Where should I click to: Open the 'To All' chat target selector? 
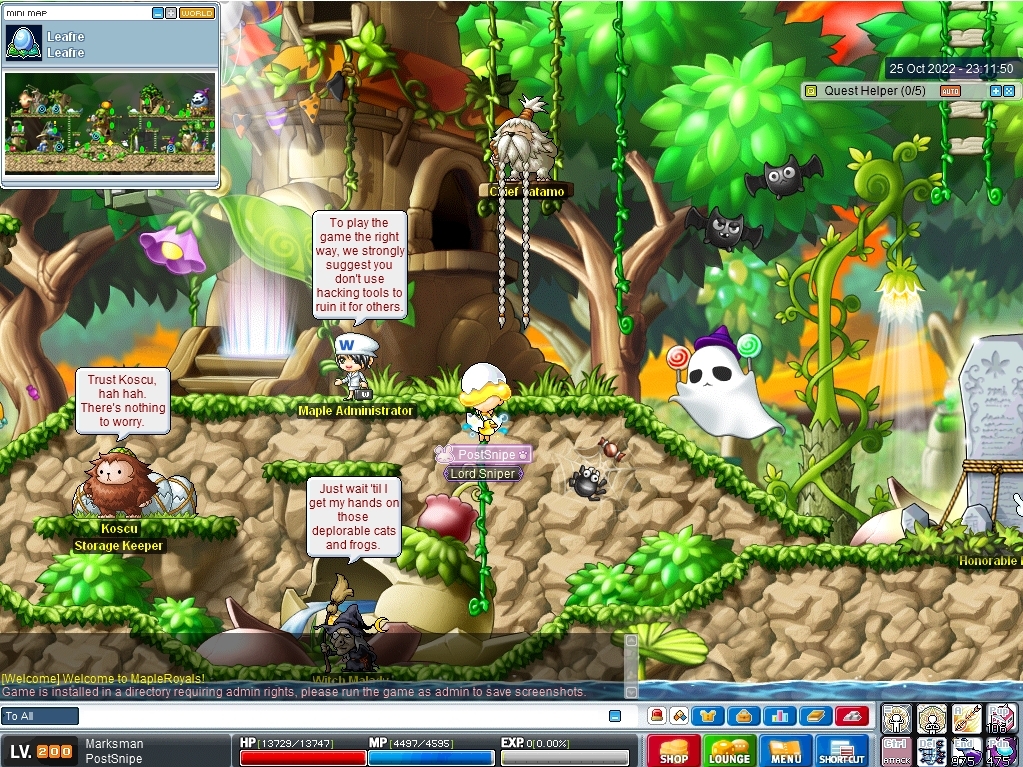pyautogui.click(x=40, y=716)
